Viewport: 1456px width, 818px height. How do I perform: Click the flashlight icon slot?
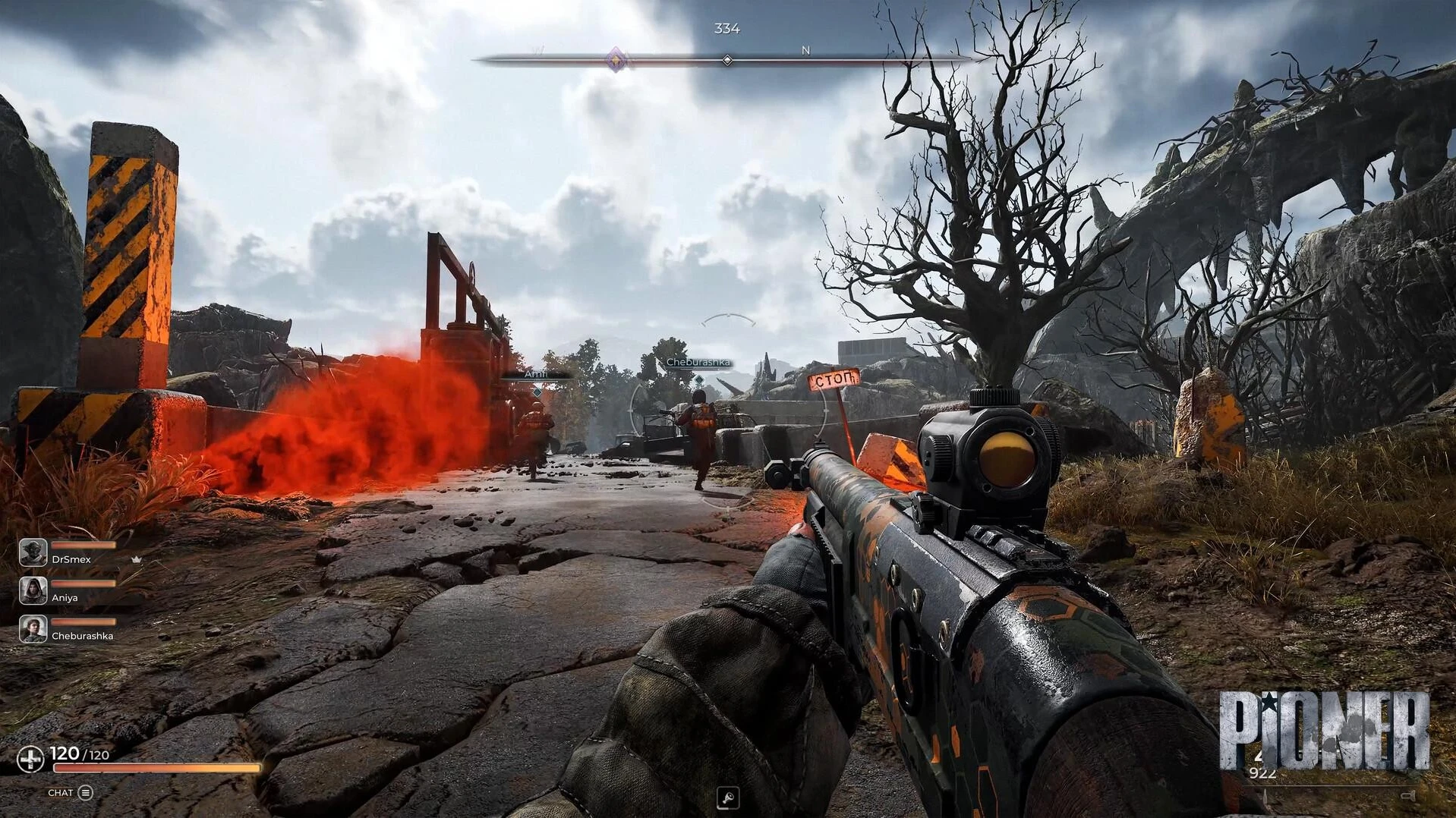pyautogui.click(x=727, y=798)
